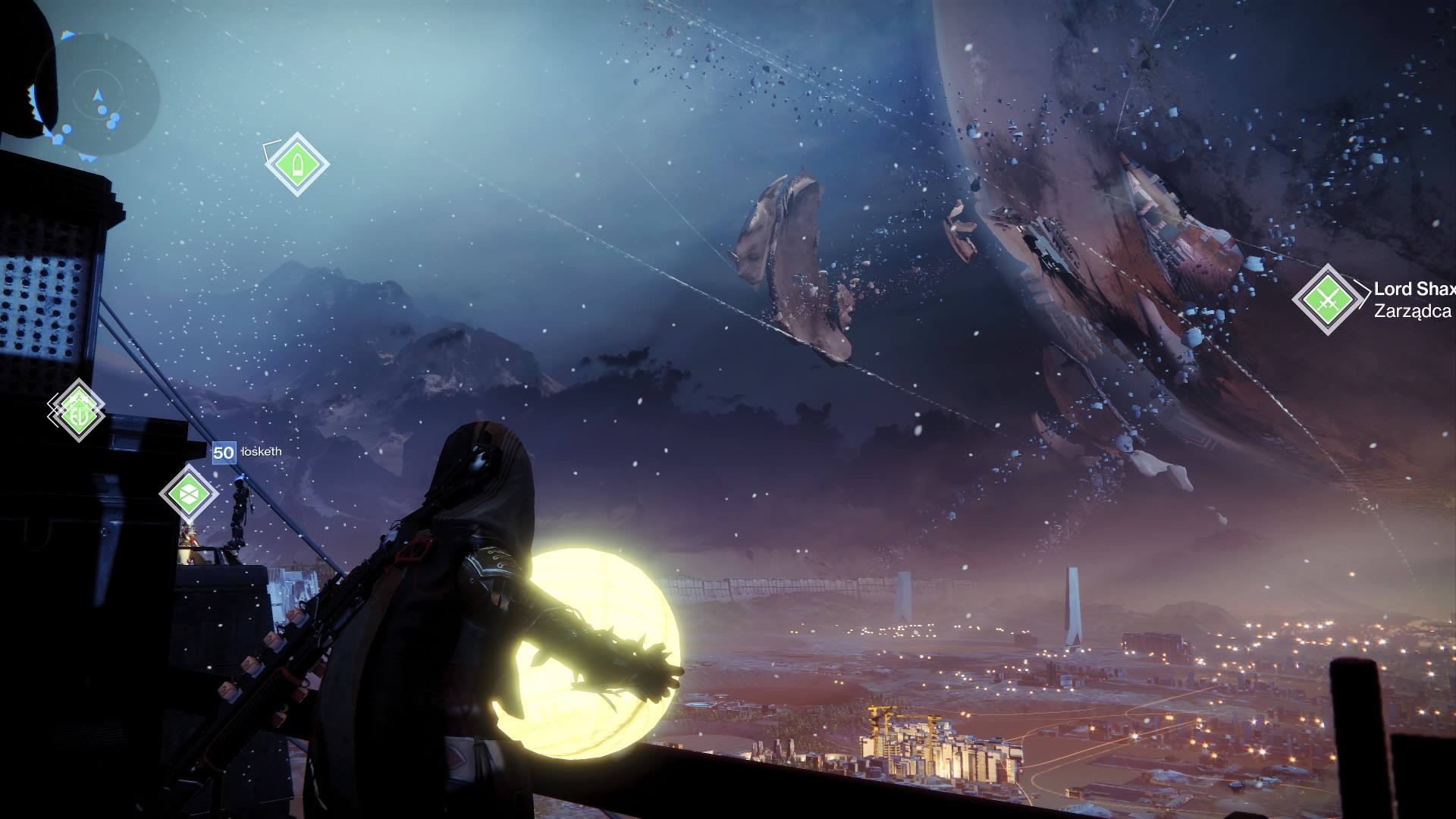Select the Lord Shaxx crossed-swords marker

point(1326,300)
